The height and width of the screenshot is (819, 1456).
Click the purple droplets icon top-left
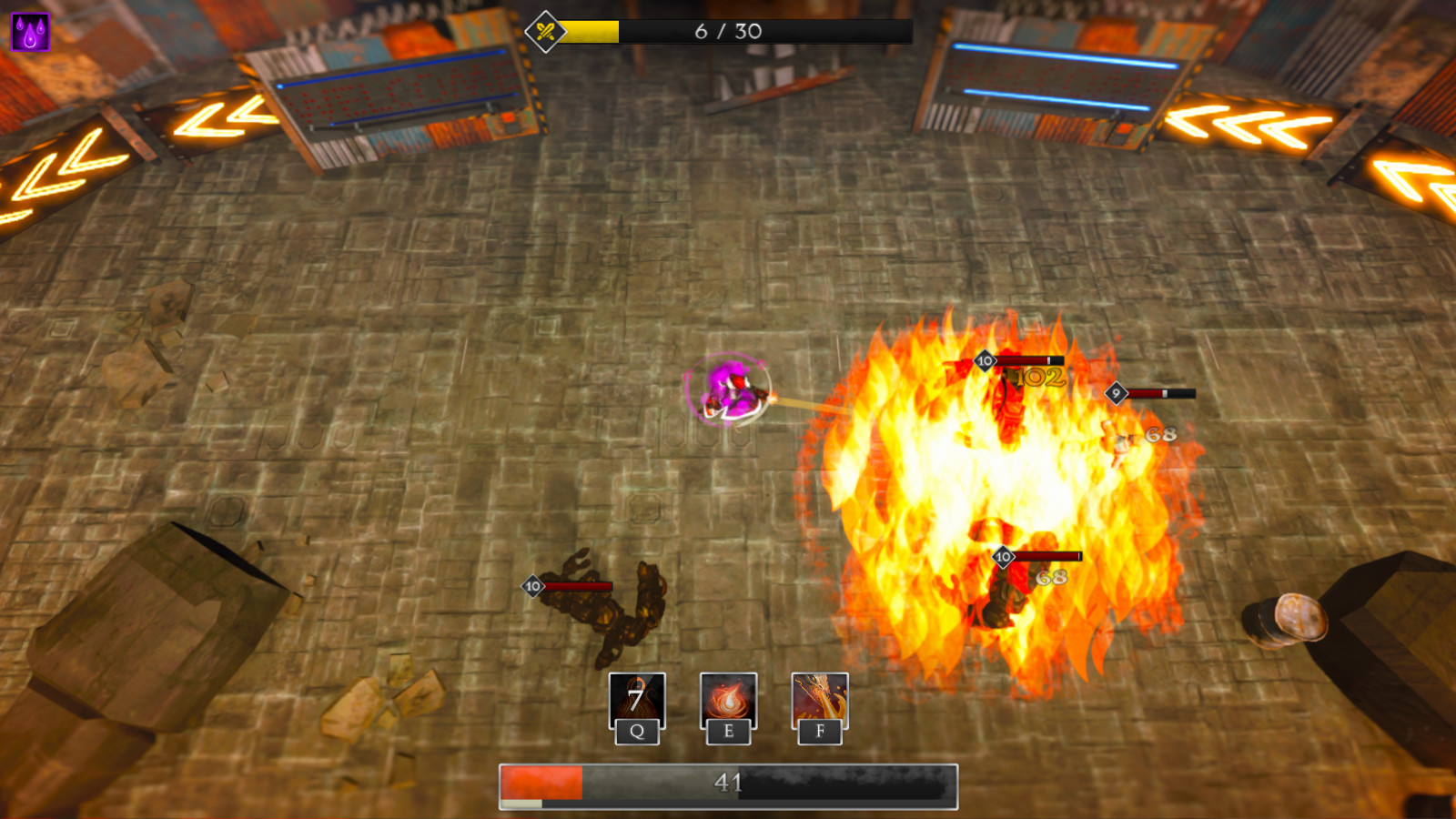(x=30, y=29)
